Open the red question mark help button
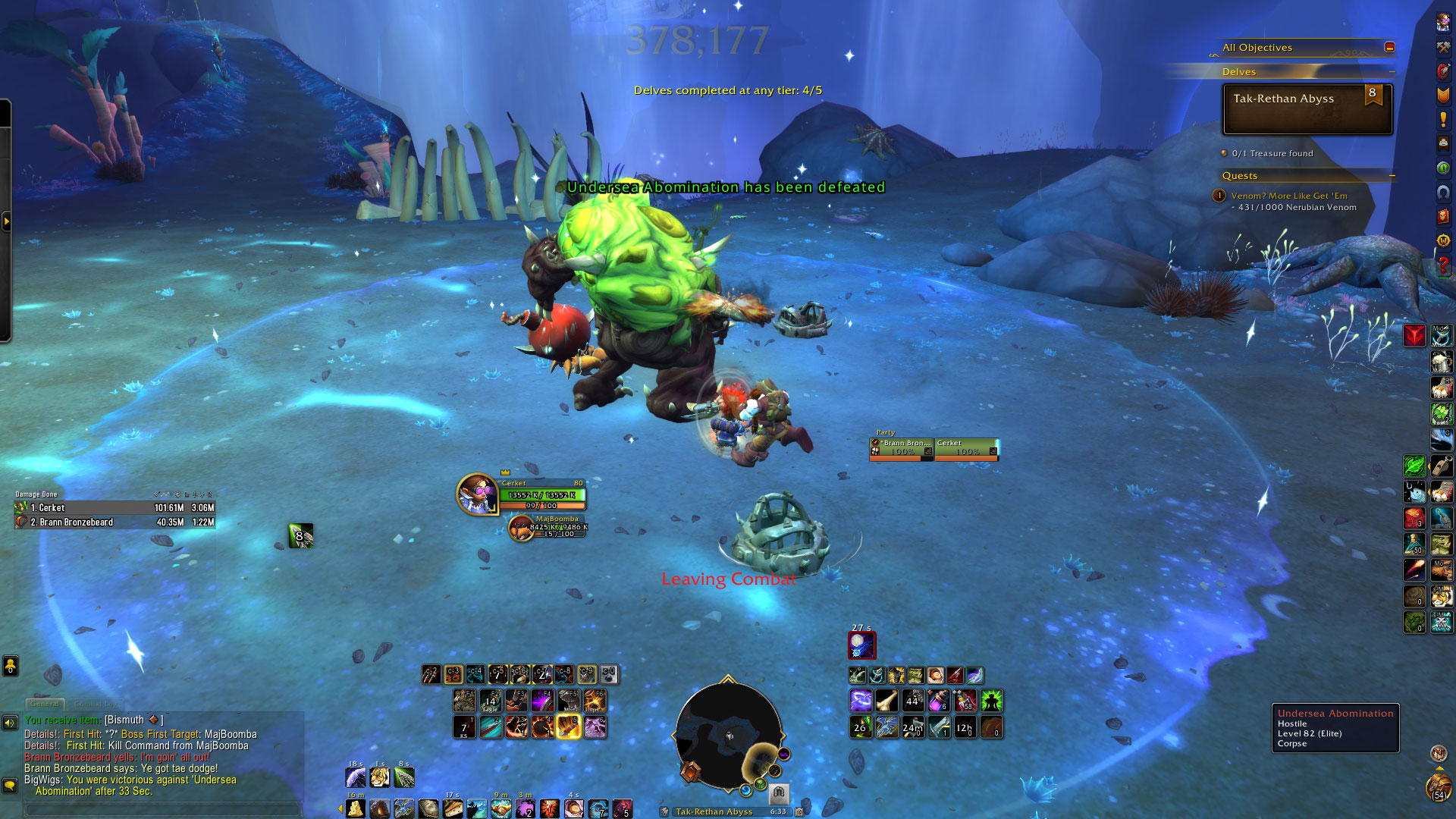1456x819 pixels. 1442,265
